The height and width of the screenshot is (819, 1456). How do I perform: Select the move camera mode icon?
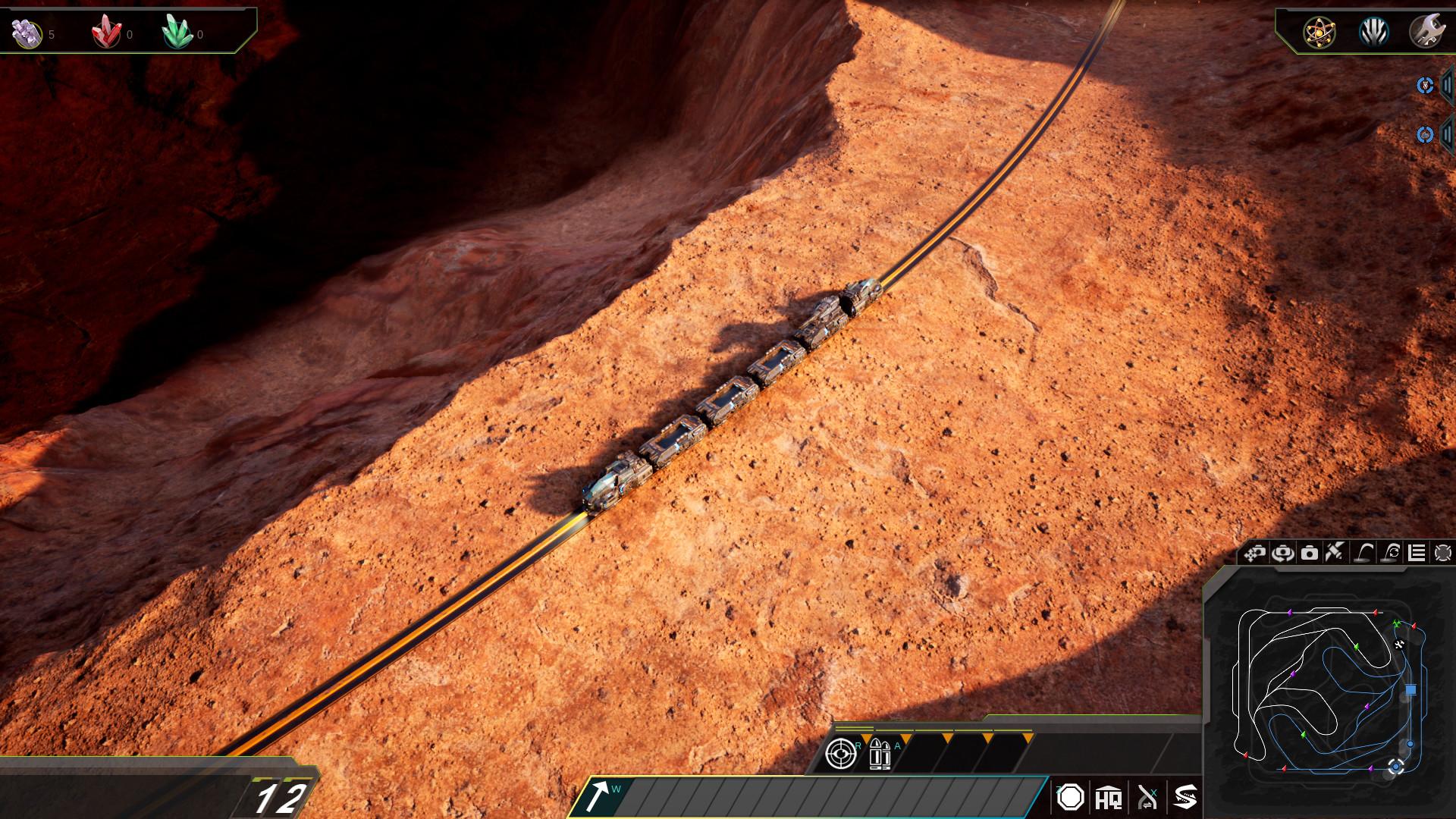click(1255, 553)
